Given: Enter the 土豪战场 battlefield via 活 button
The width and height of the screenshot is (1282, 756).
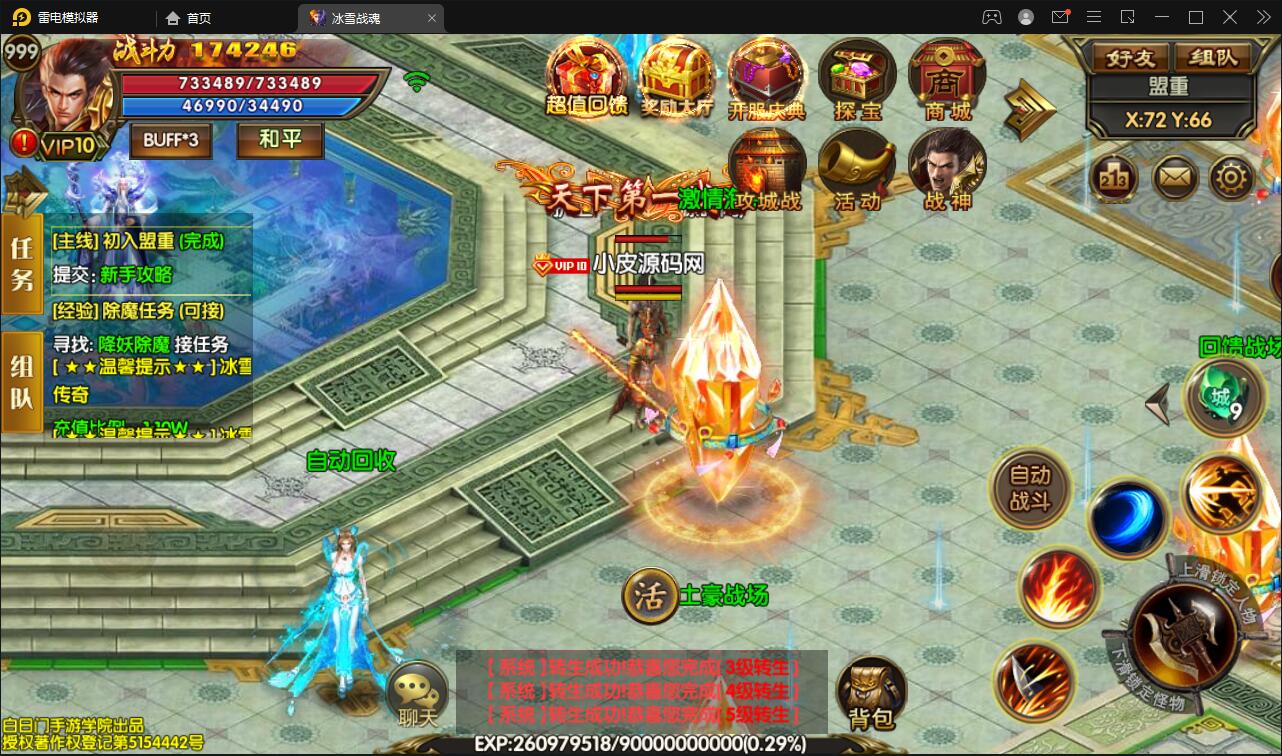Looking at the screenshot, I should [x=652, y=593].
